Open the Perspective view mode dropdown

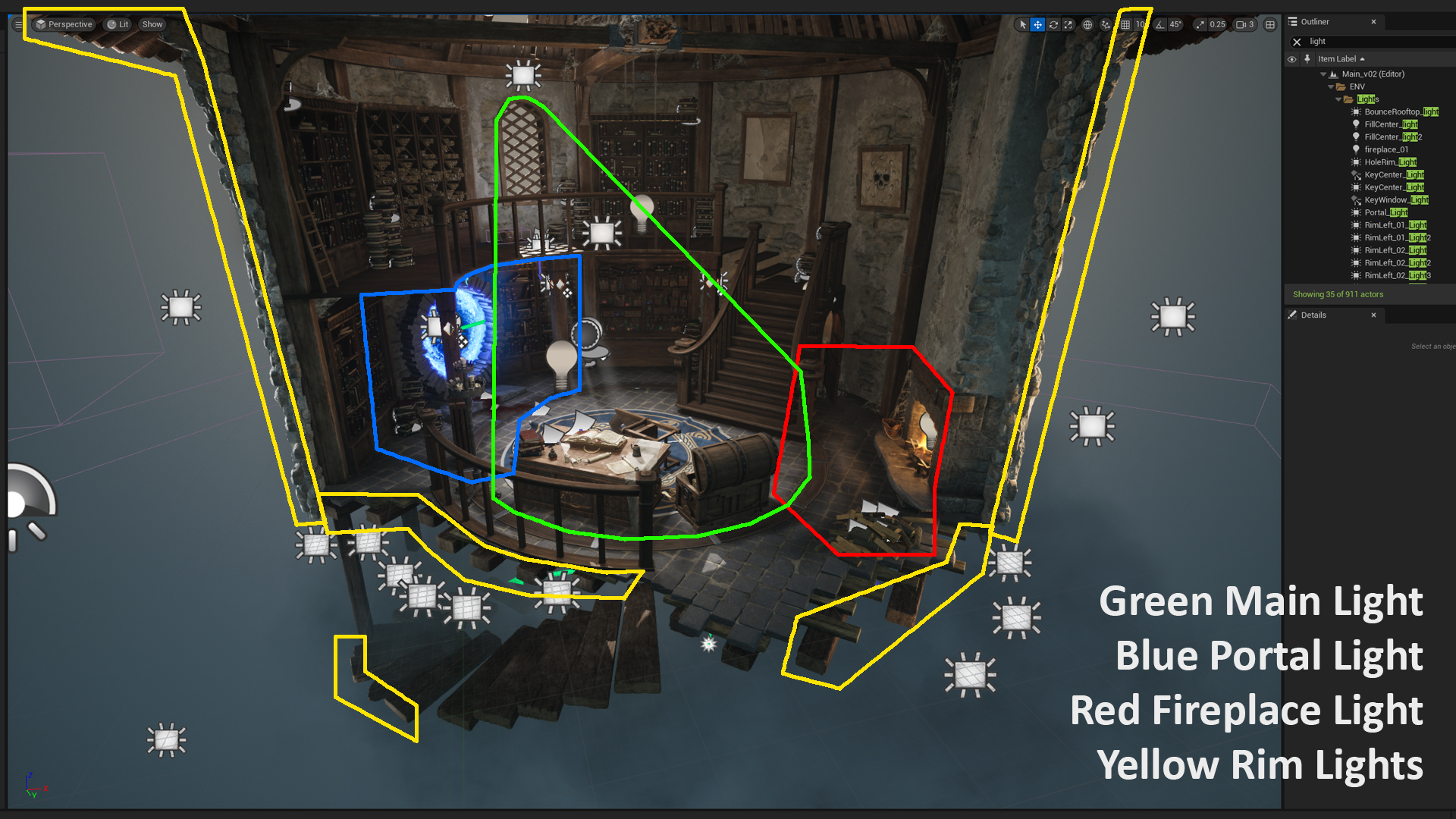[x=64, y=24]
